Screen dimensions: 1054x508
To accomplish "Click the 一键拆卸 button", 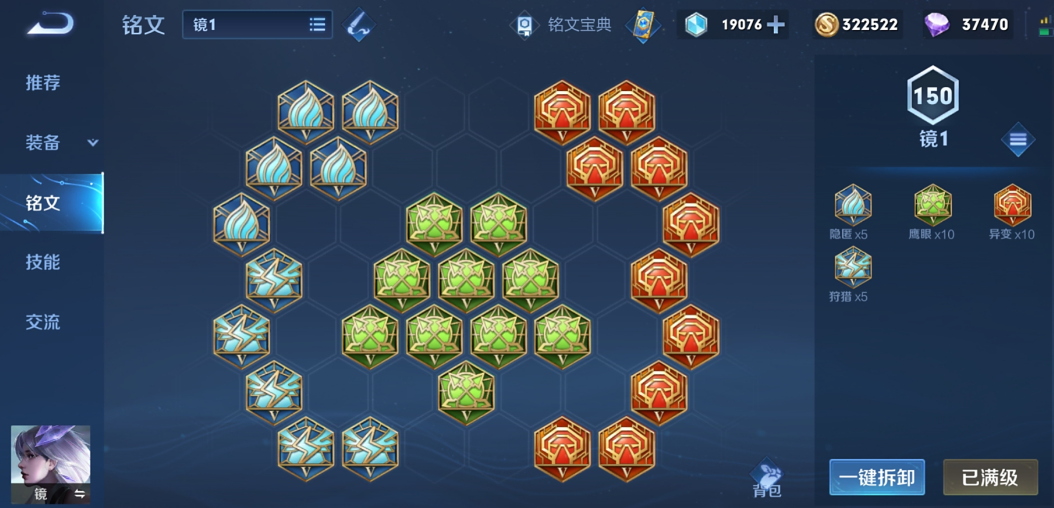I will pyautogui.click(x=876, y=478).
